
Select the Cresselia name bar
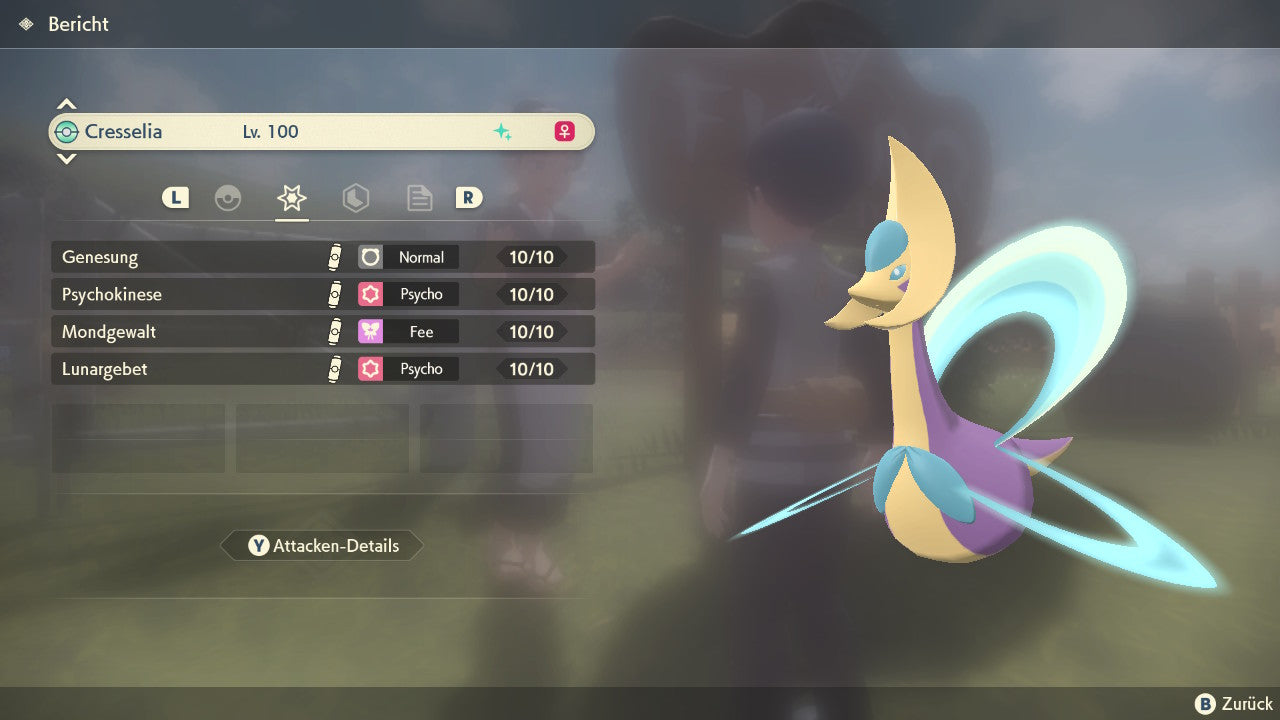pos(322,131)
